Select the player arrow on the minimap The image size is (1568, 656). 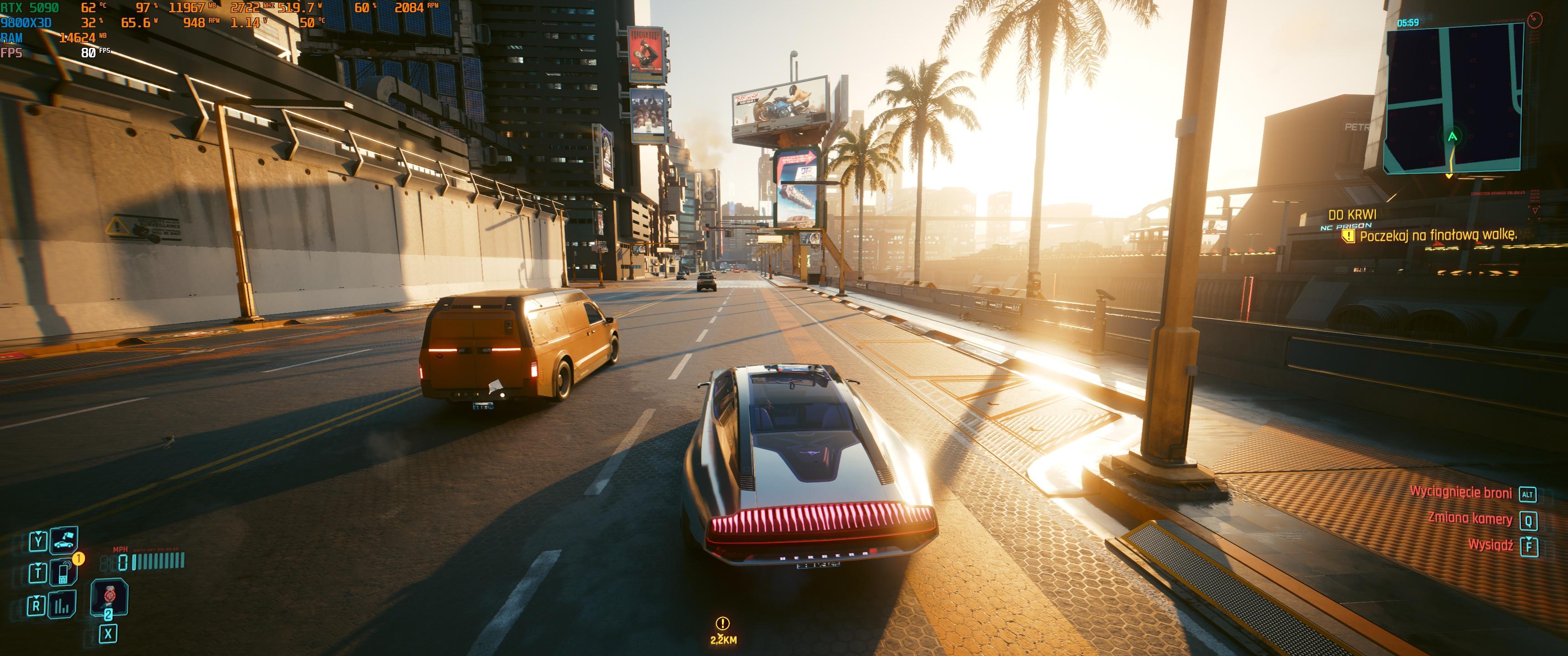[1452, 137]
